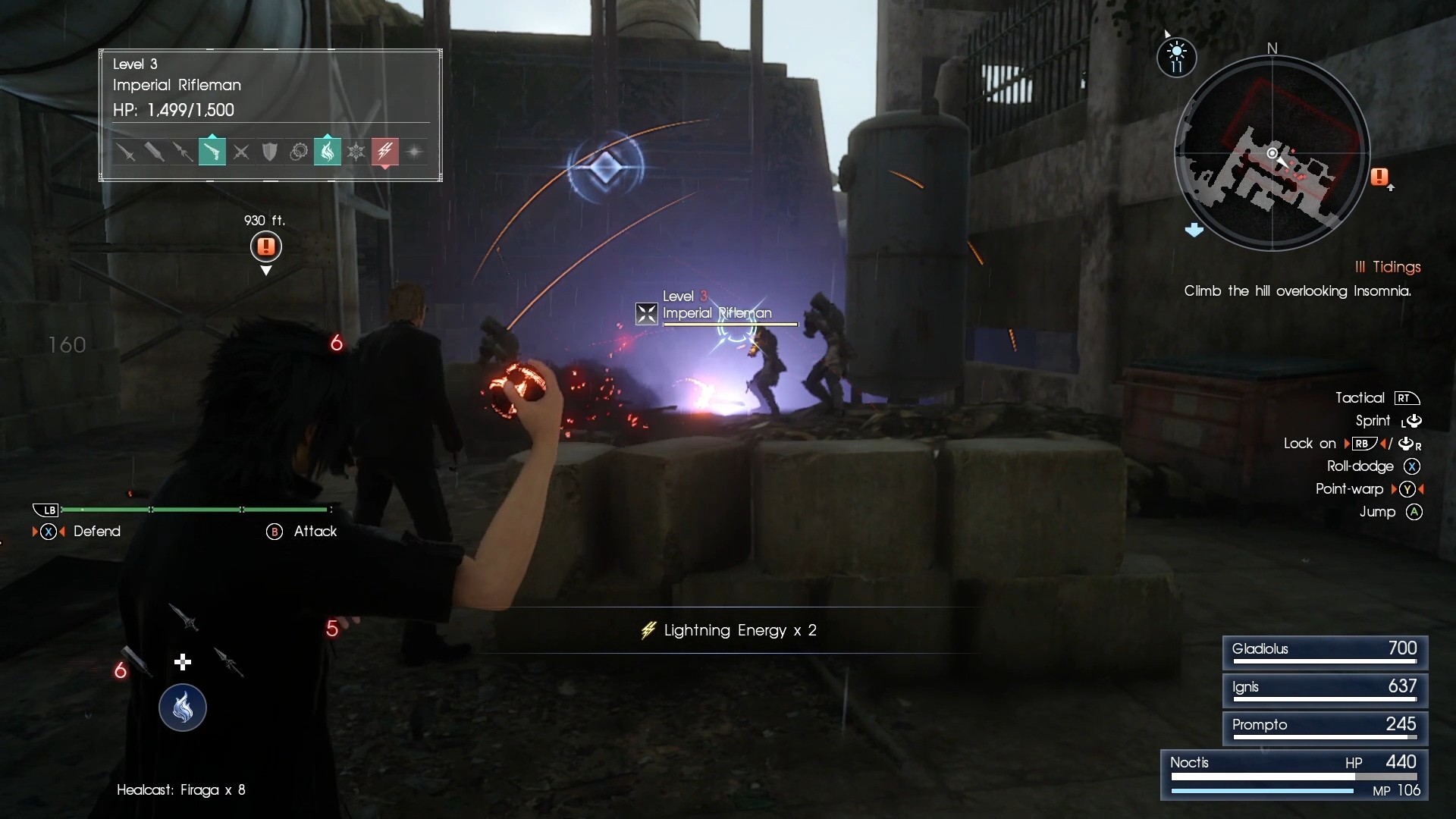Toggle the ice snowflake weakness indicator

click(x=356, y=152)
